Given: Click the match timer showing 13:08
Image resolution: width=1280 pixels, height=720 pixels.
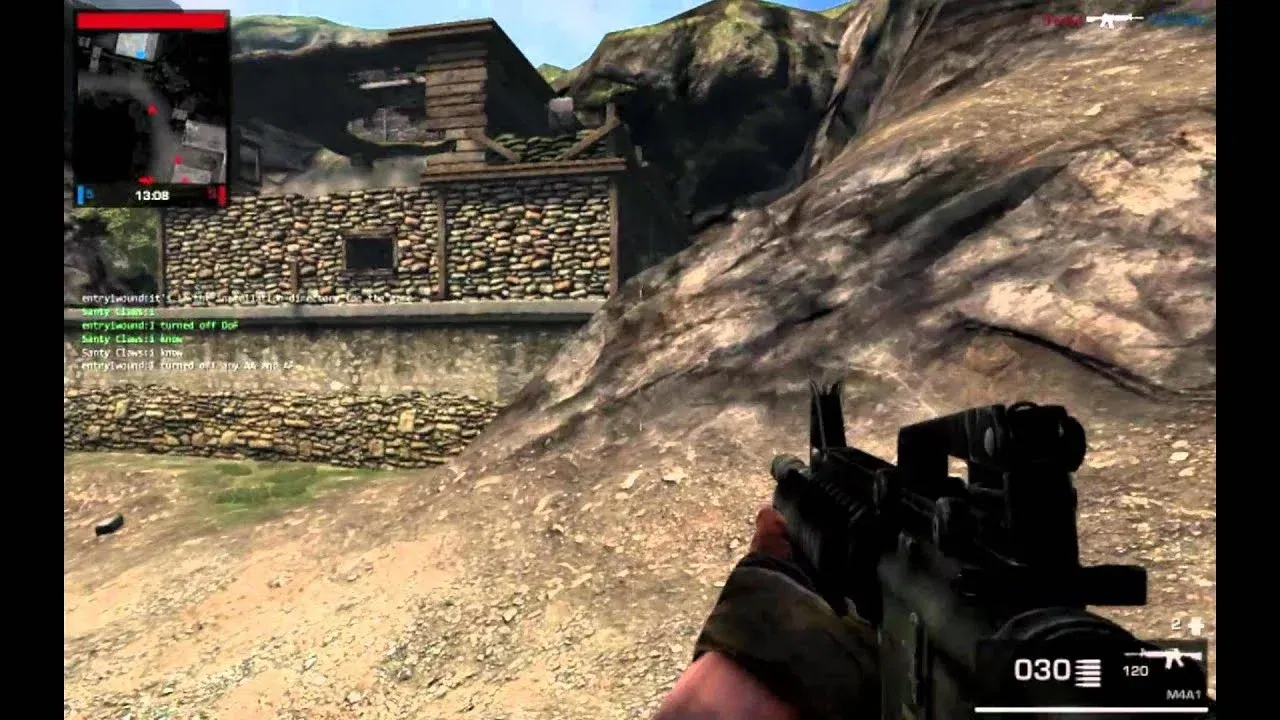Looking at the screenshot, I should [x=152, y=195].
